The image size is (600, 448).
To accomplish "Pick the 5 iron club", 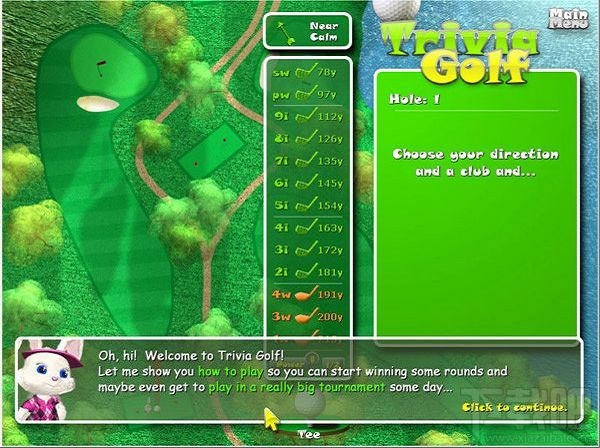I will click(308, 204).
